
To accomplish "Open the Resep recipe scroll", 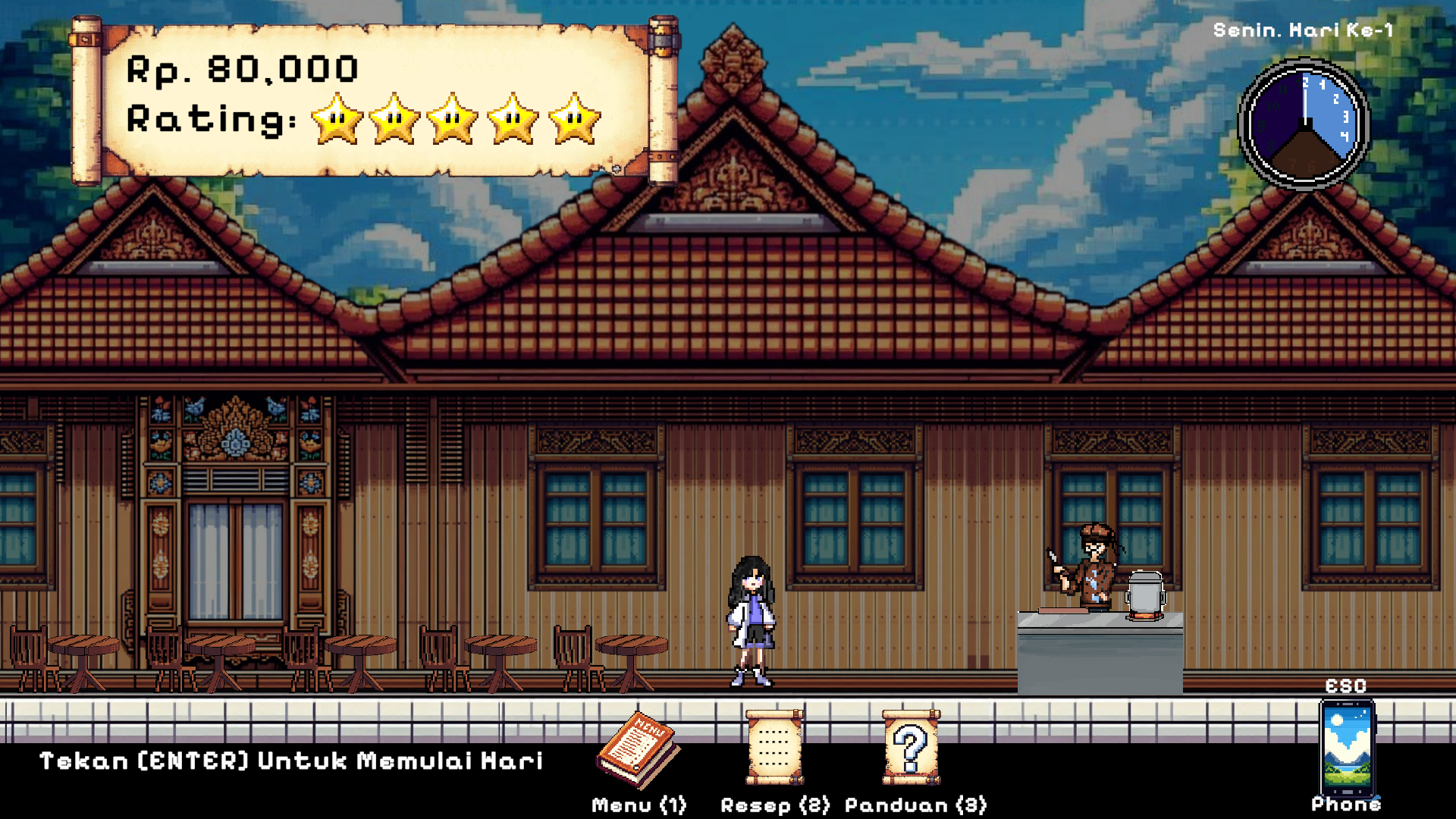I will click(x=774, y=748).
